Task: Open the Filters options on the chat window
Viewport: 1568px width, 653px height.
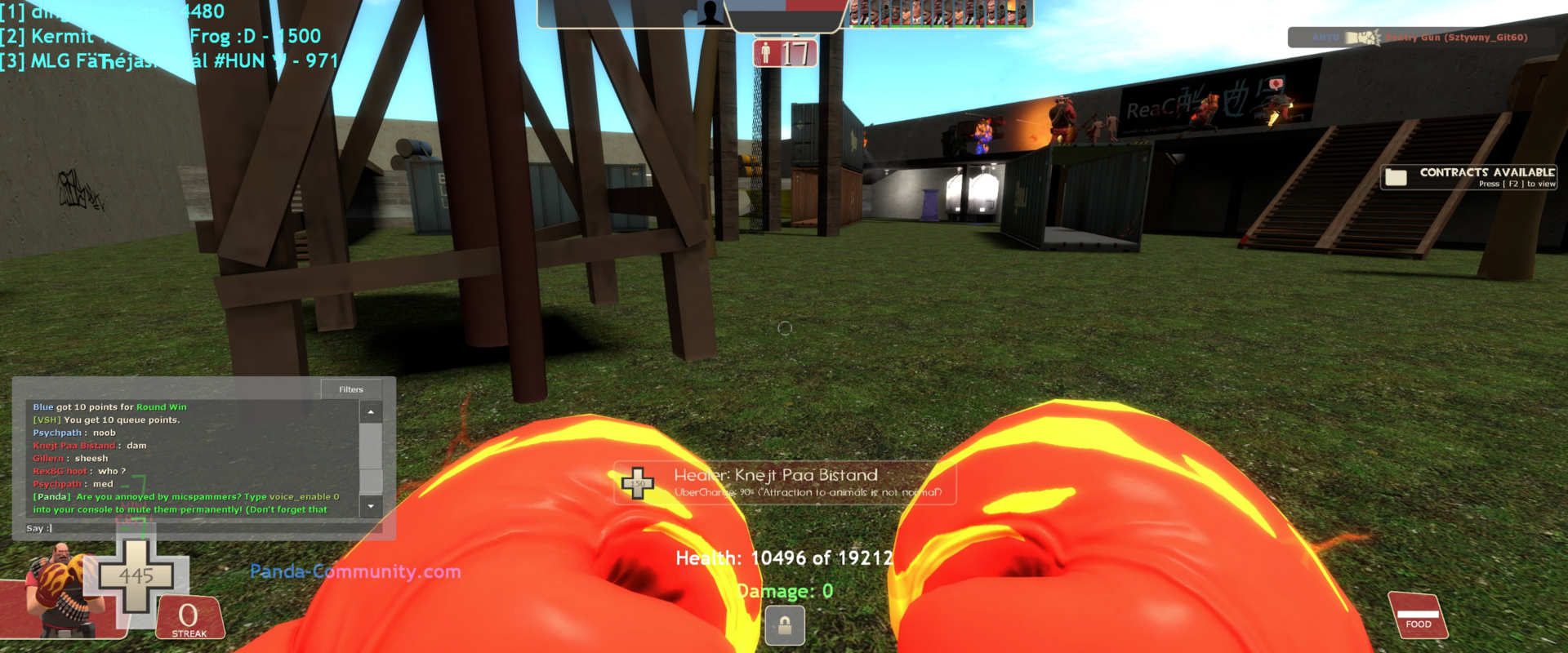Action: point(351,389)
